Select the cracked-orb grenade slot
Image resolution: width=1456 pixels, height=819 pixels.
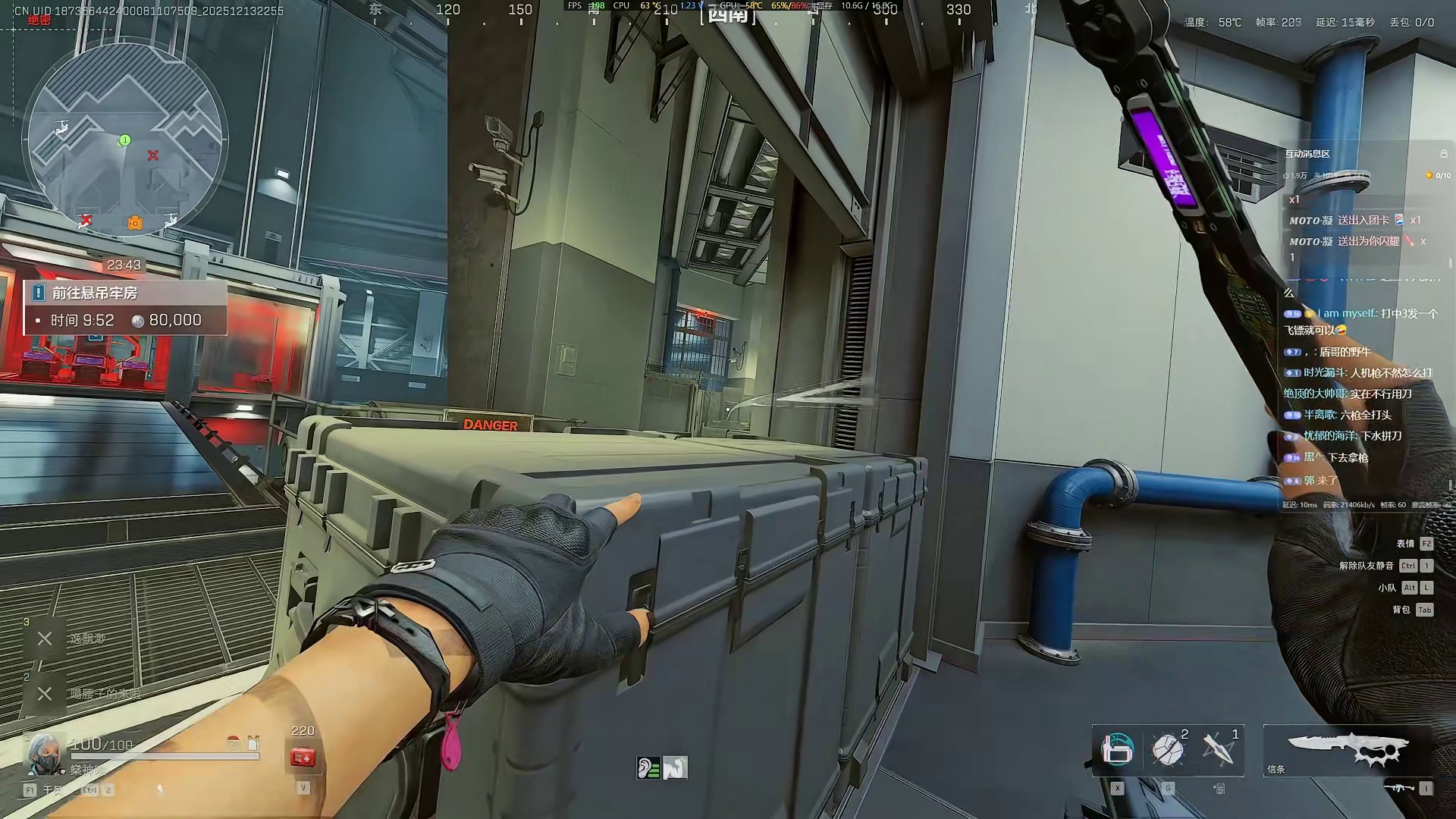pos(1168,750)
